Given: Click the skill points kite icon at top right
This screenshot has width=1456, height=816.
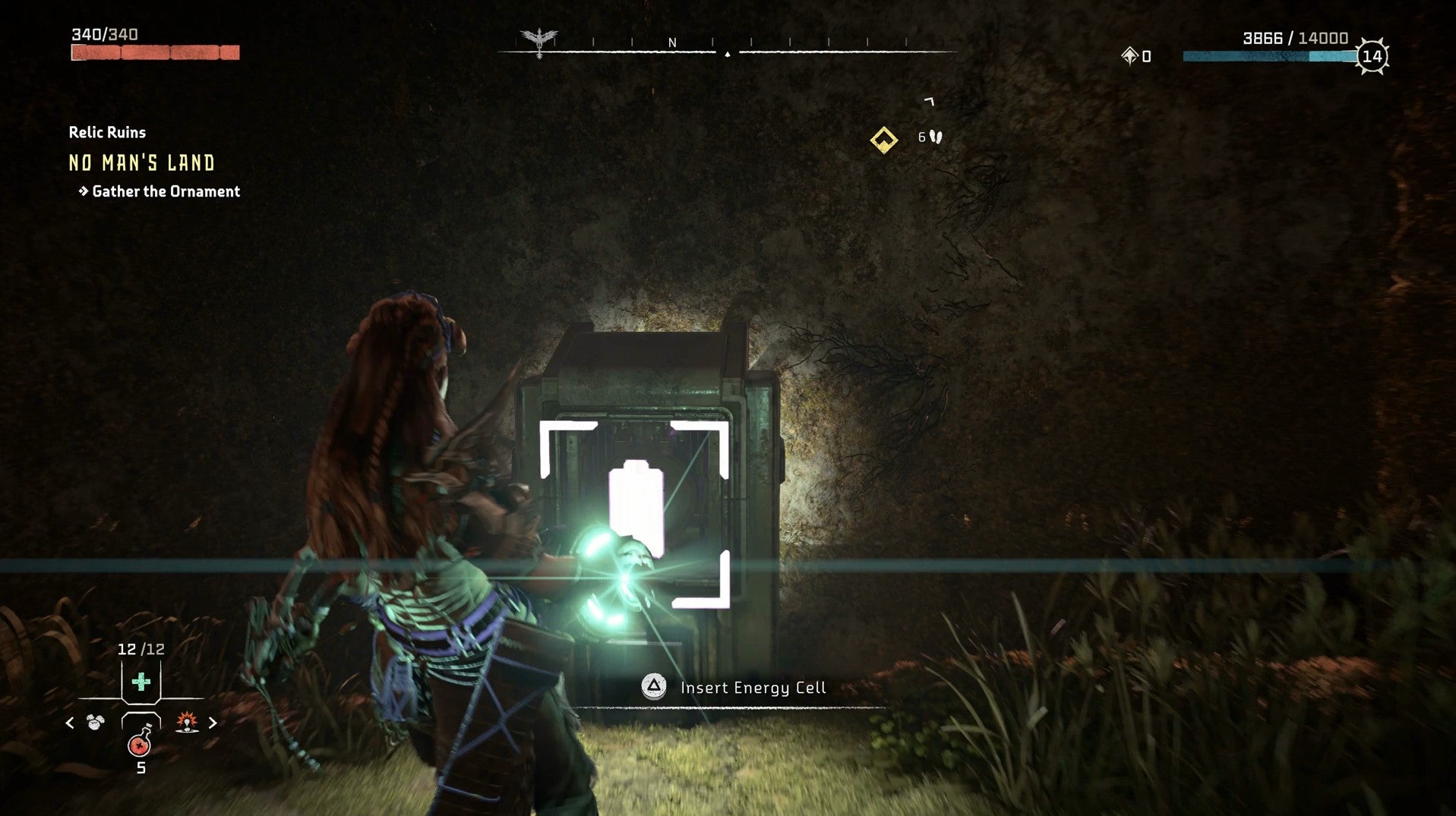Looking at the screenshot, I should (1129, 55).
